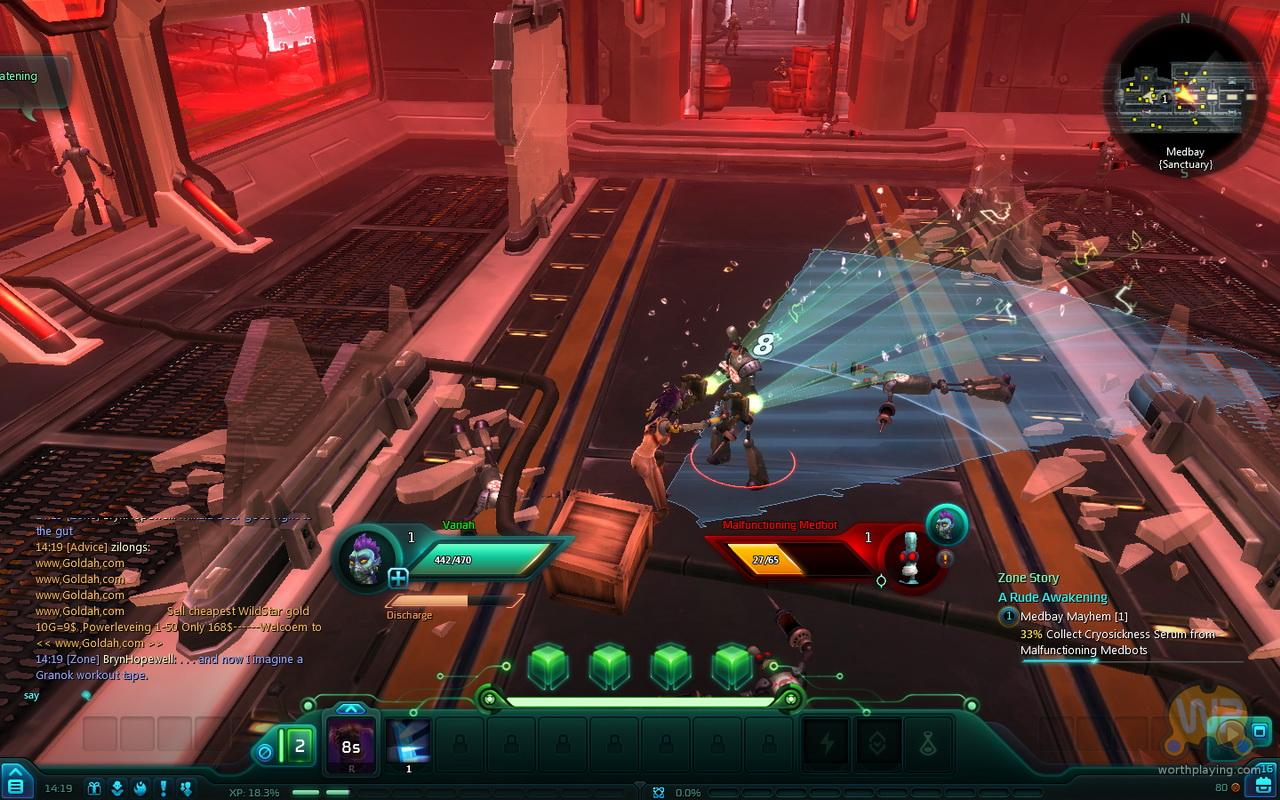This screenshot has height=800, width=1280.
Task: Click the green number 2 indicator
Action: pyautogui.click(x=298, y=745)
